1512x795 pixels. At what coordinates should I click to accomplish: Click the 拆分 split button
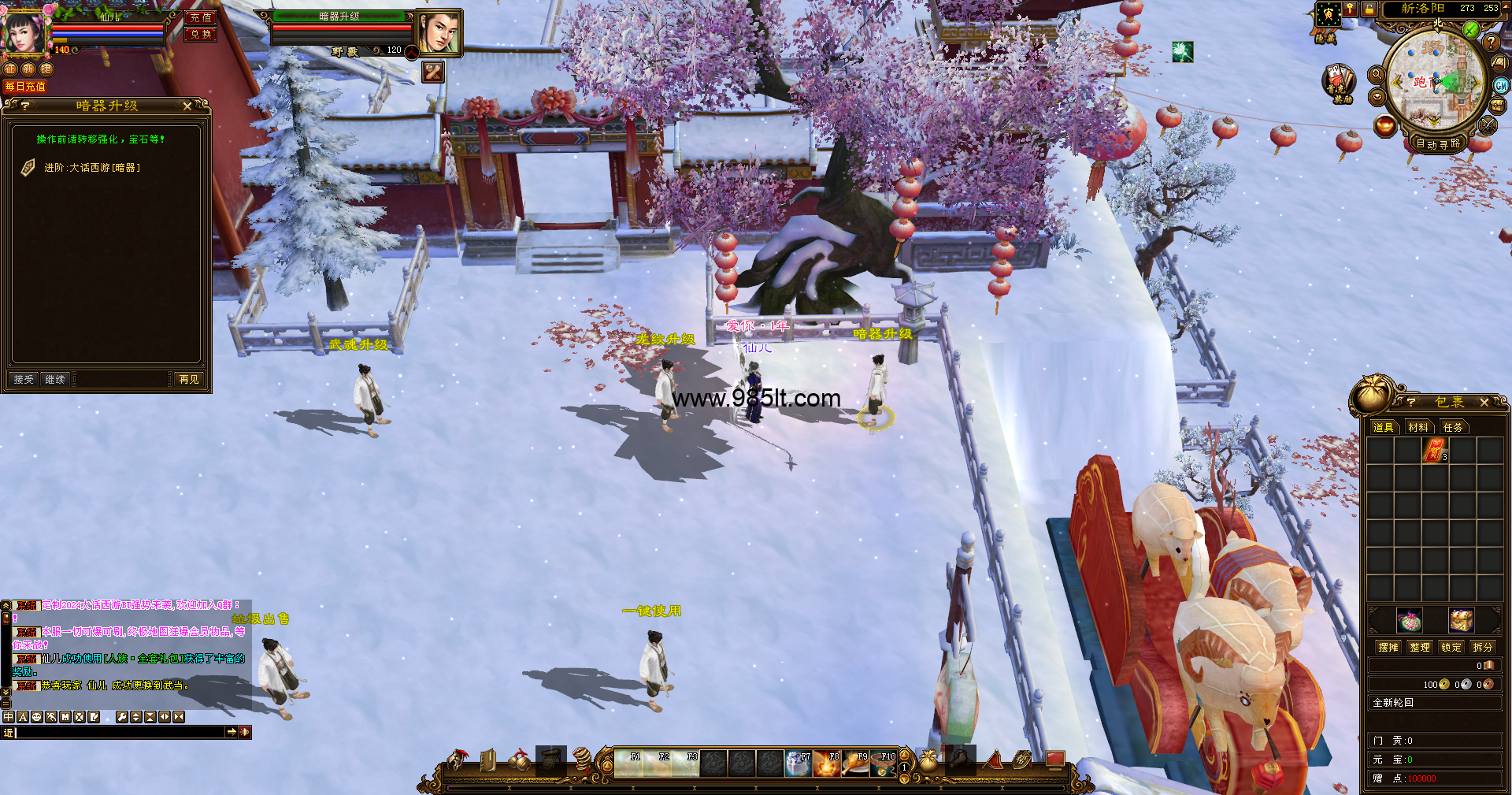pyautogui.click(x=1483, y=647)
